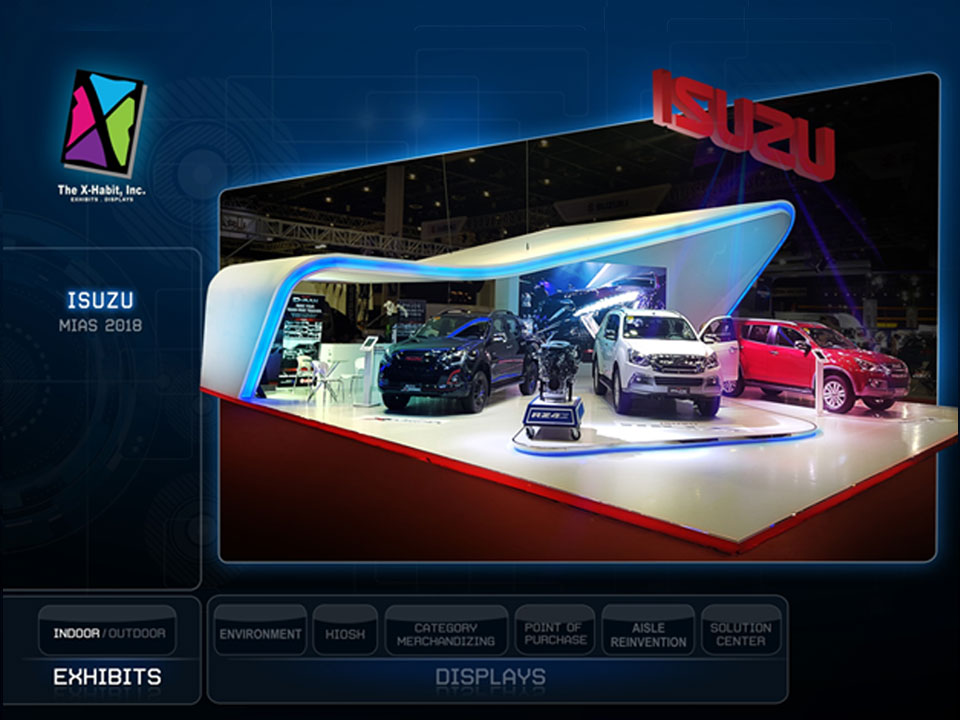
Task: Show the Aisle Reinvention displays
Action: [648, 634]
